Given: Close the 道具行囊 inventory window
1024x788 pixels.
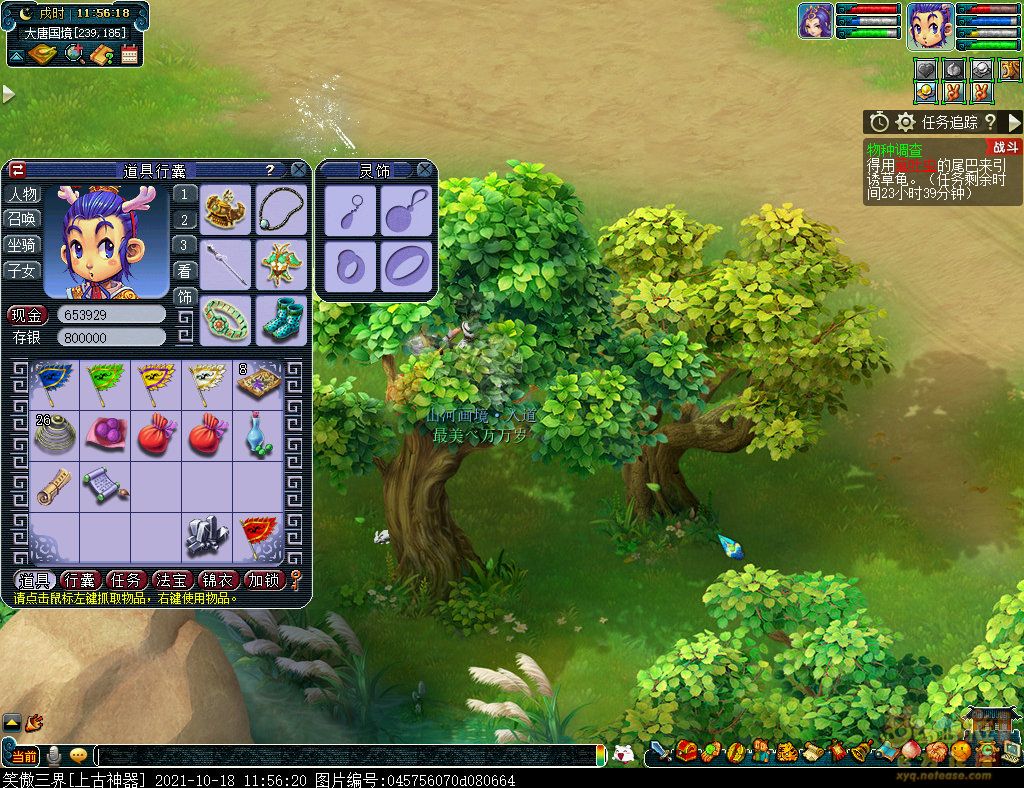Looking at the screenshot, I should click(x=298, y=170).
